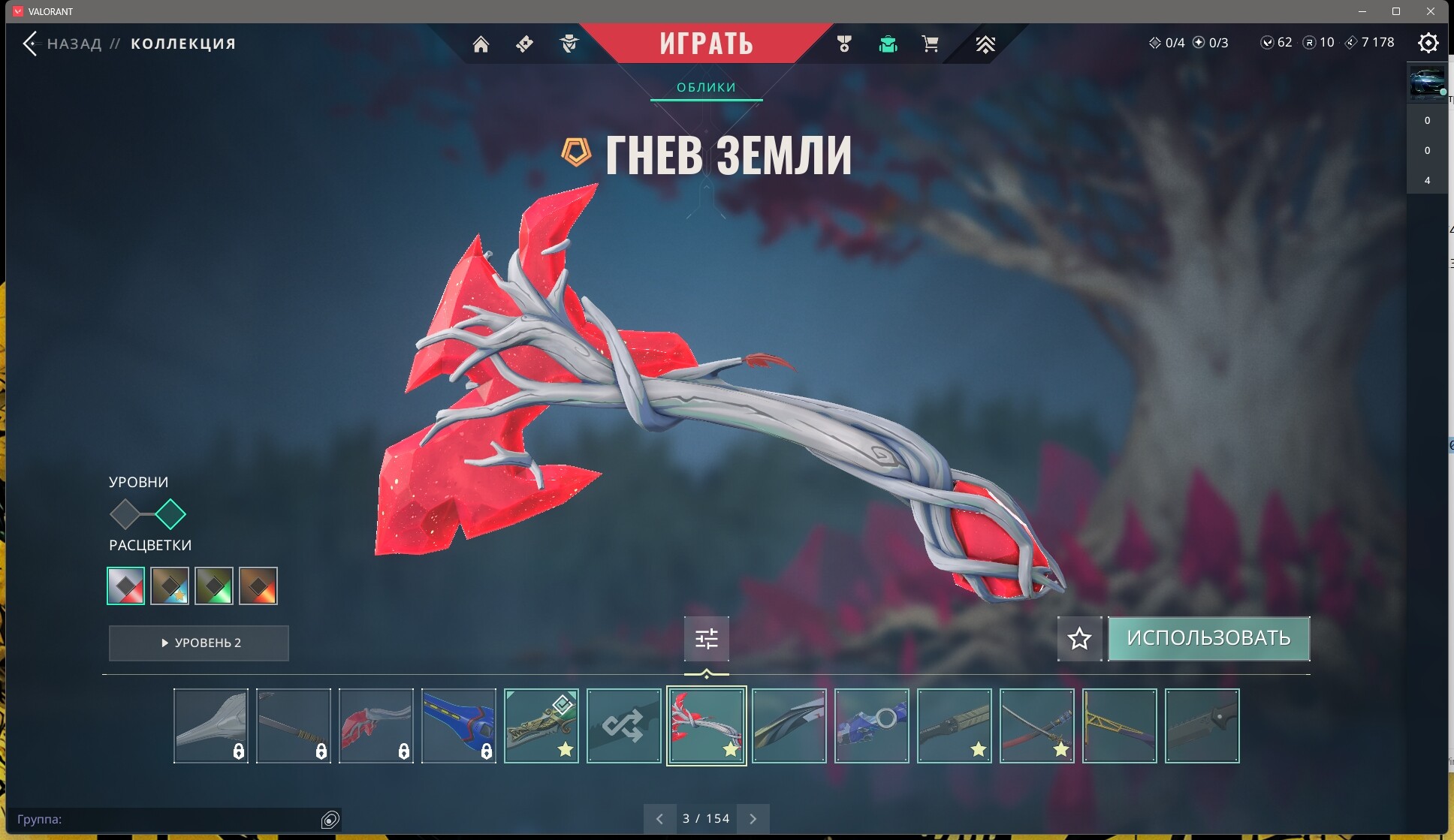This screenshot has width=1454, height=840.
Task: Open the Collection backpack icon
Action: [888, 44]
